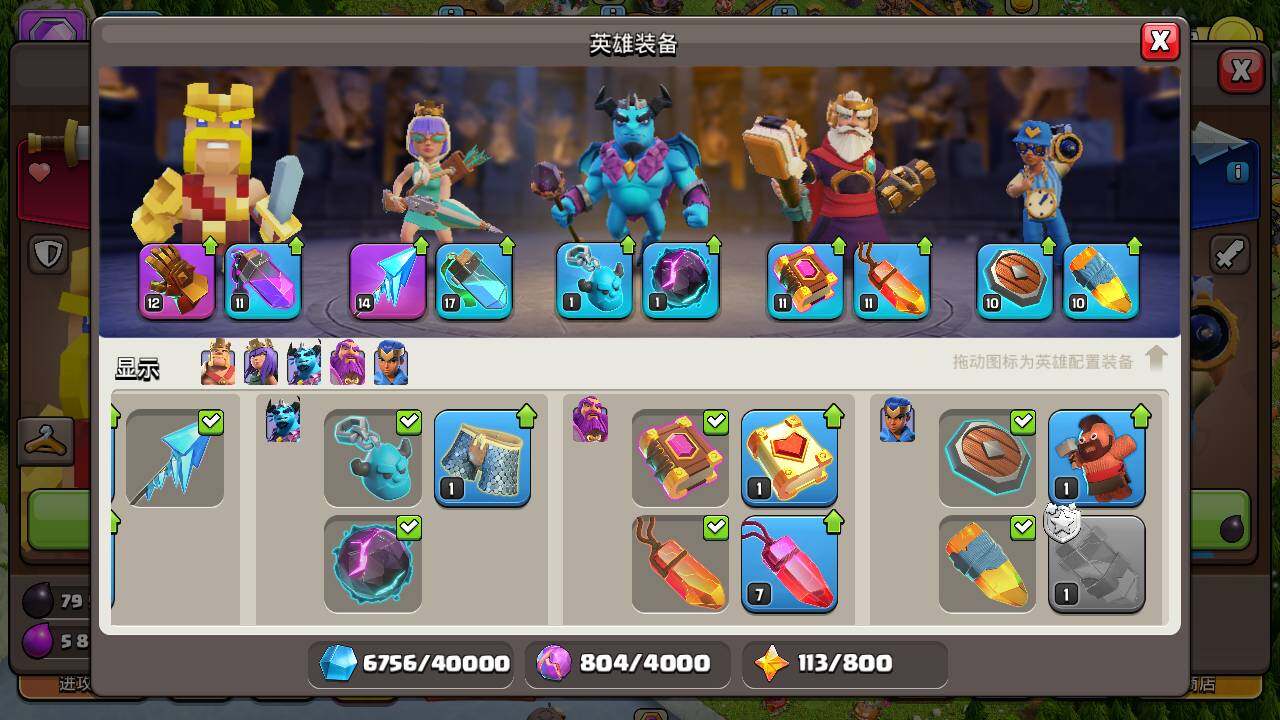Select the Barbarian King's purple vial slot

(x=263, y=281)
